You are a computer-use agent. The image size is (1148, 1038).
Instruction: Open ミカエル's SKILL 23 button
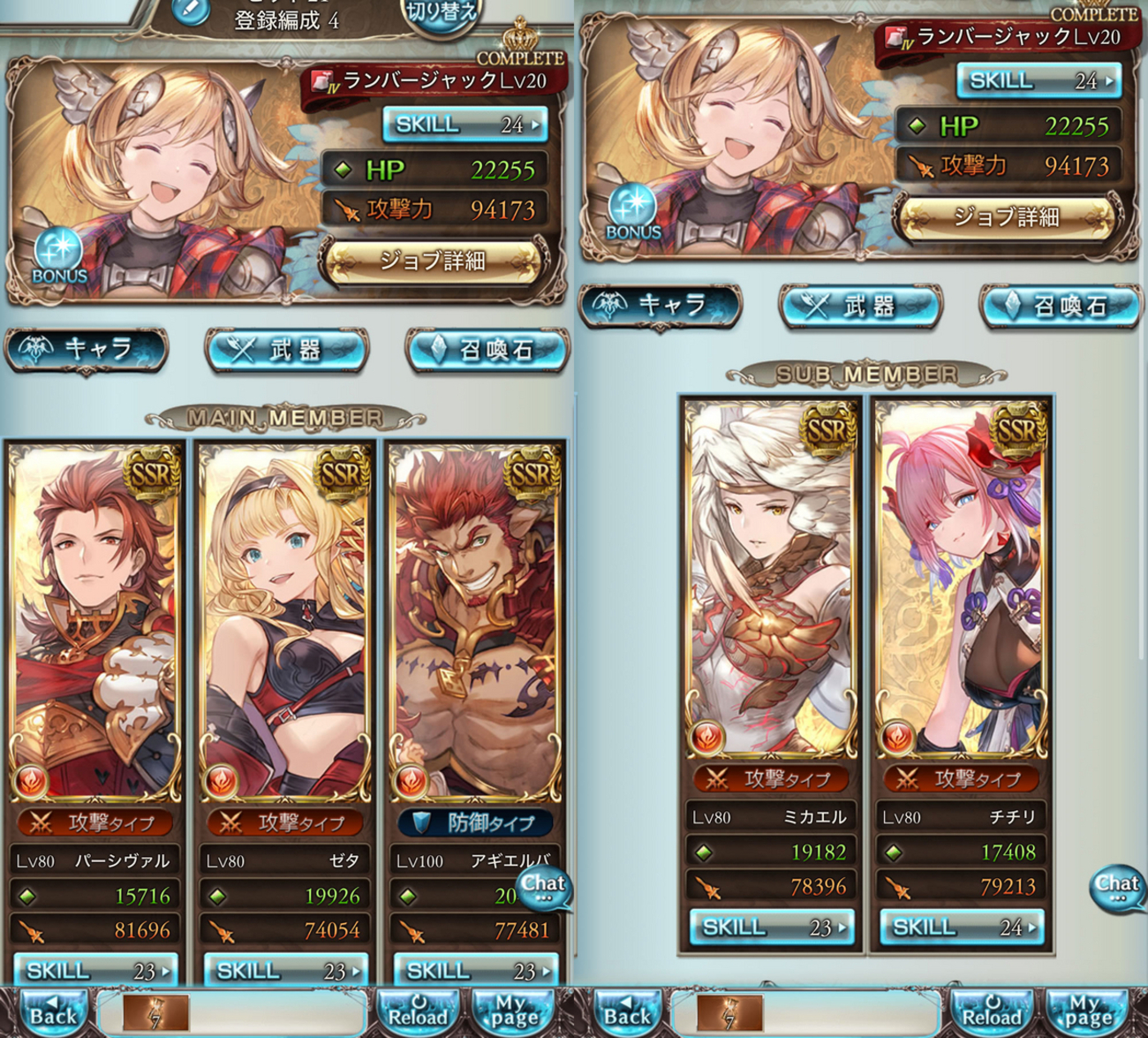(772, 927)
